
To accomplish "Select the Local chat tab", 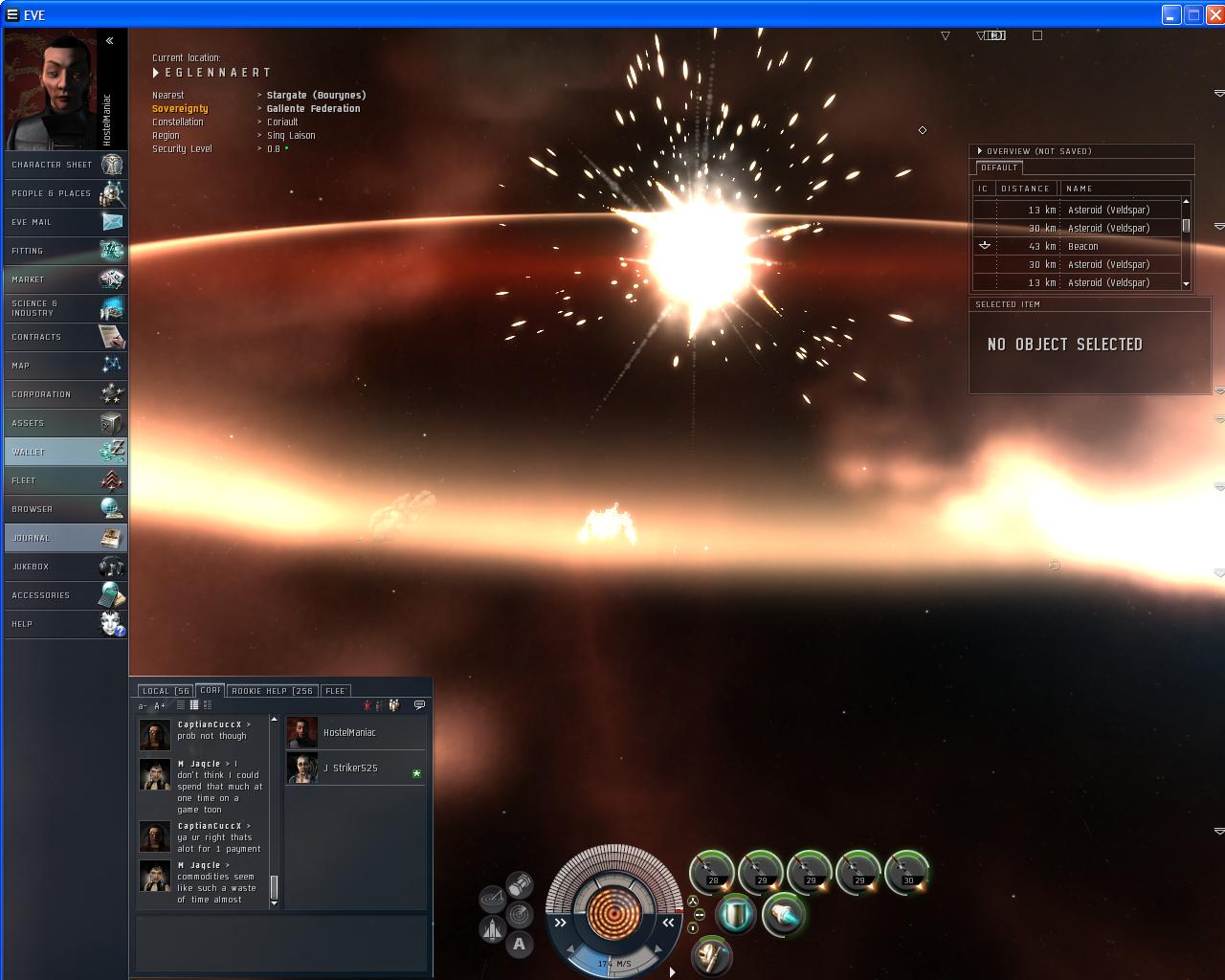I will [x=164, y=690].
